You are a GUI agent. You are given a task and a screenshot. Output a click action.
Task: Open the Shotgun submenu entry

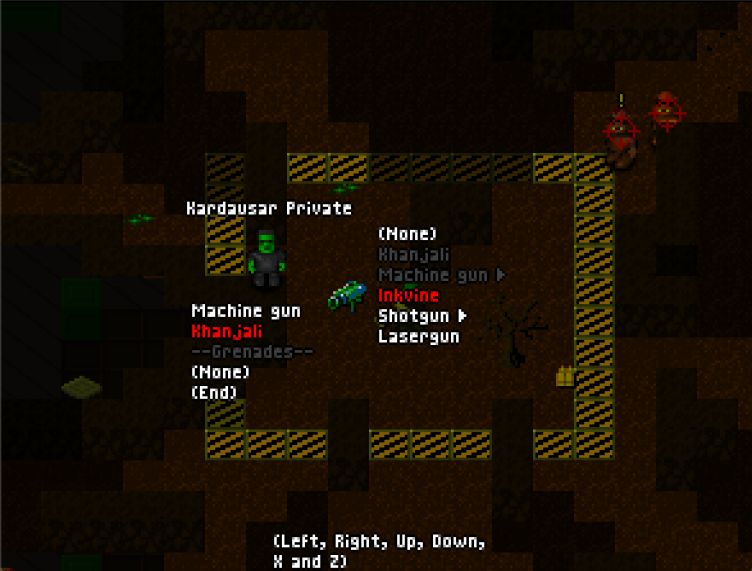click(420, 316)
